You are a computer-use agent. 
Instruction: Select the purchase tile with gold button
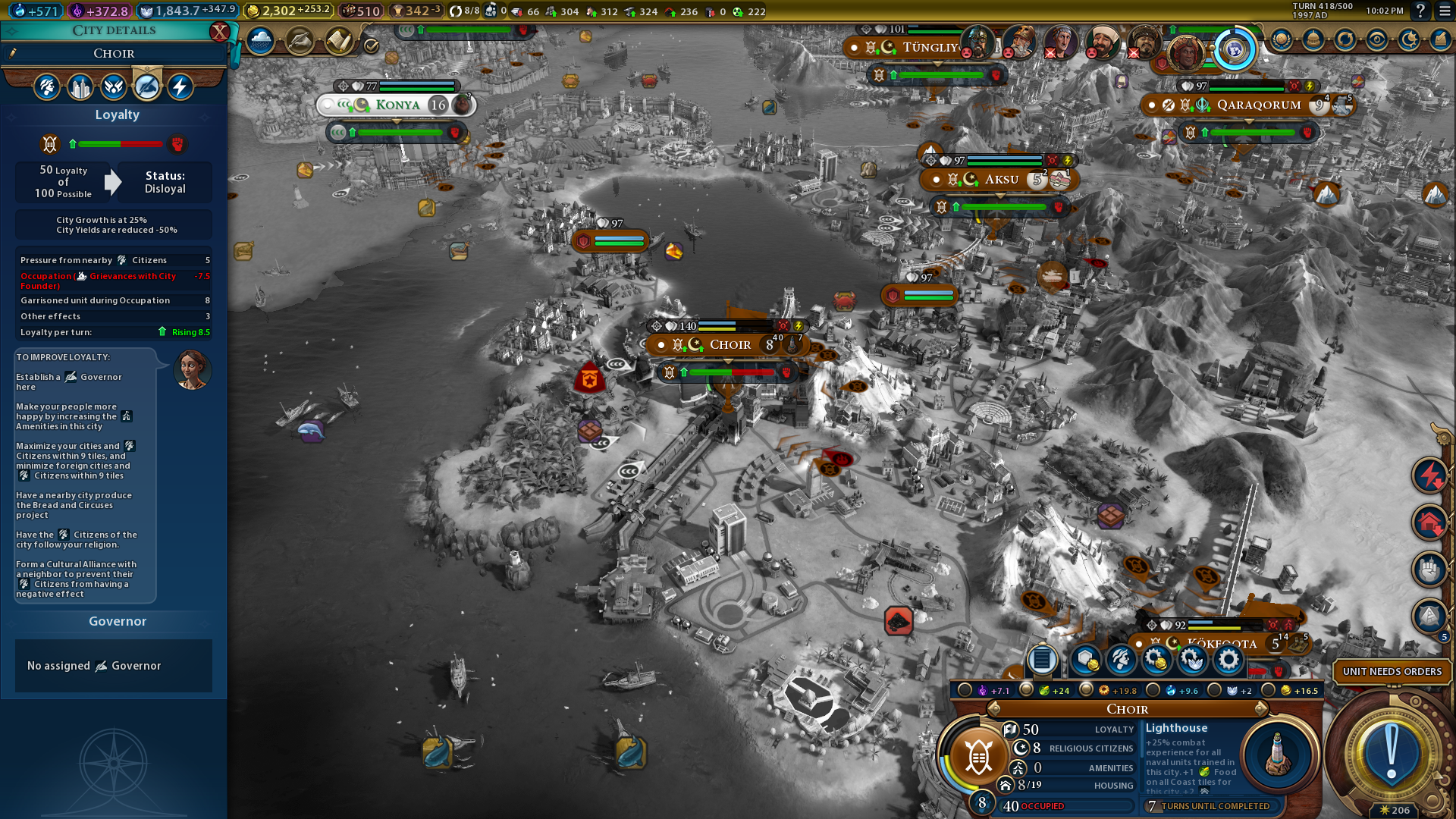pyautogui.click(x=1085, y=660)
